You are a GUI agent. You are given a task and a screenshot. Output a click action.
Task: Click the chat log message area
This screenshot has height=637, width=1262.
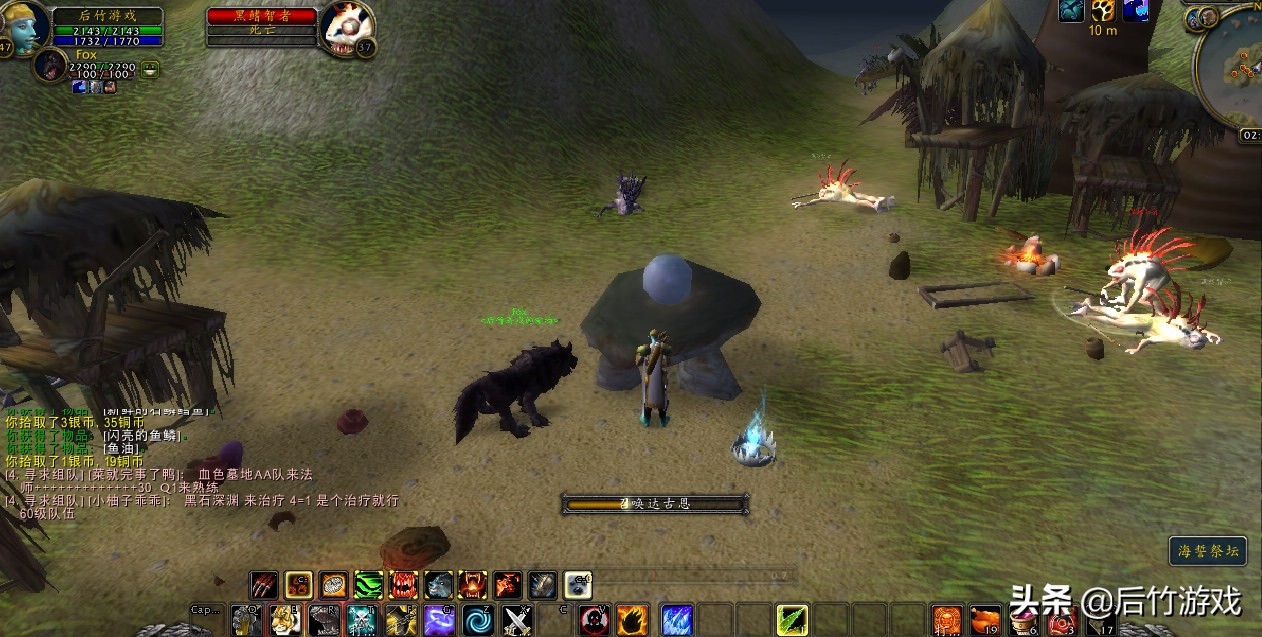(x=200, y=460)
